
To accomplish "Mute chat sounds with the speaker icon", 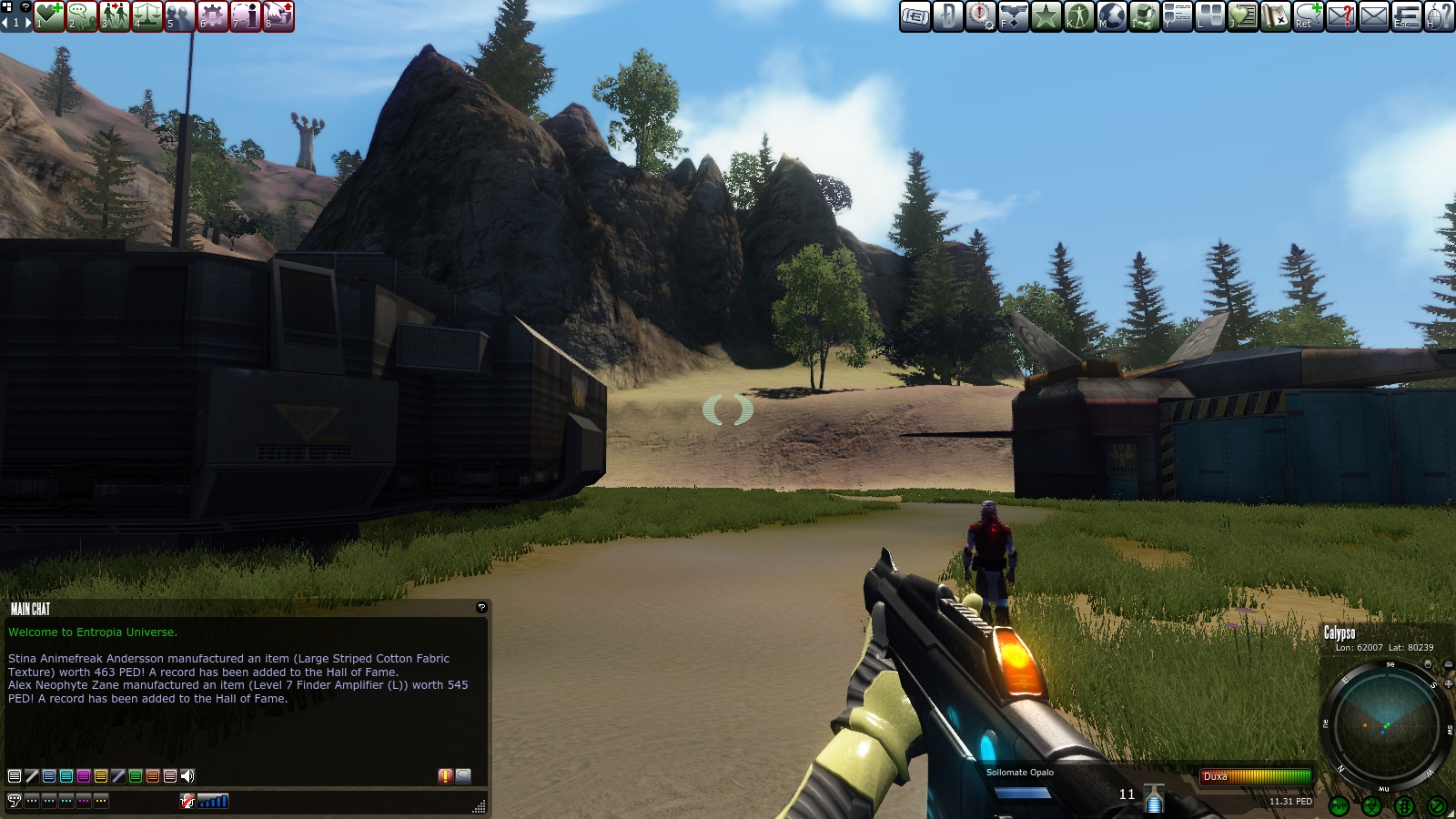I will pyautogui.click(x=187, y=776).
